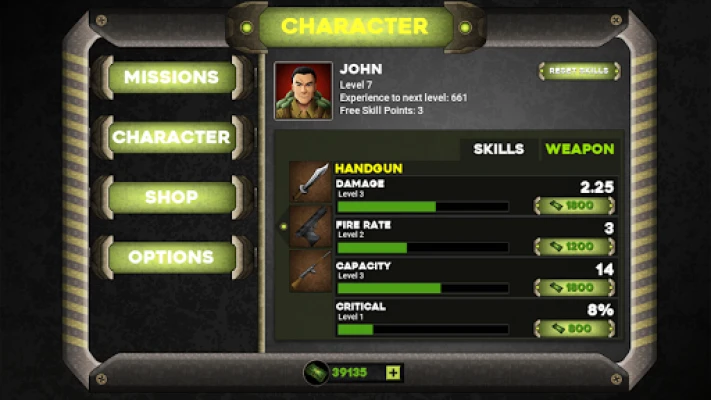Buy the Critical upgrade for 800
Screen dimensions: 711x400
click(x=574, y=328)
